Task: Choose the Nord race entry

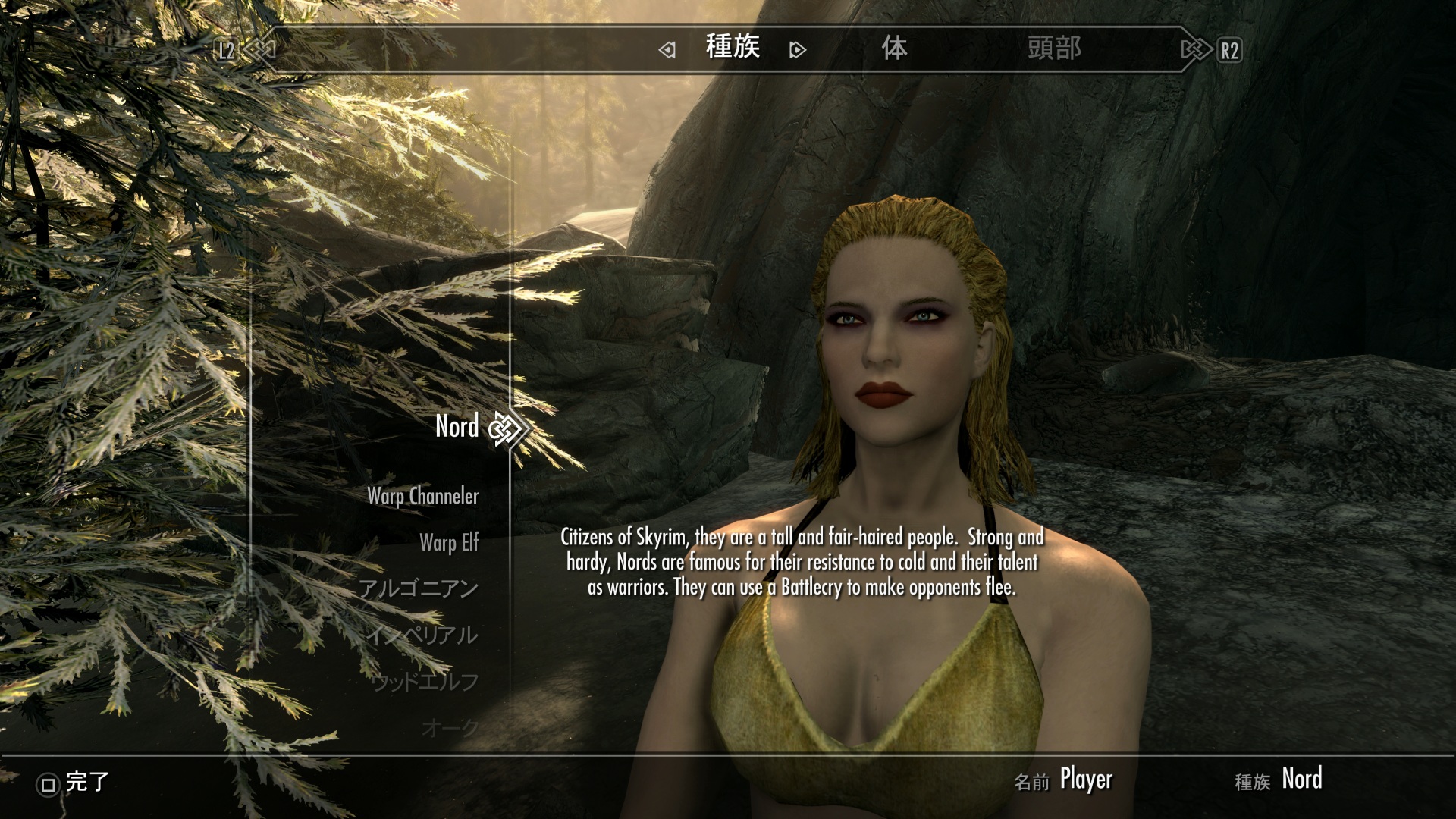Action: point(457,427)
